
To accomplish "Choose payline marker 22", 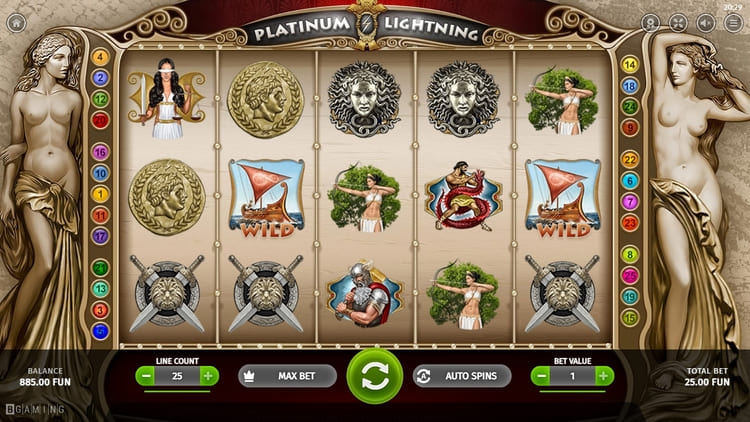I will 630,159.
